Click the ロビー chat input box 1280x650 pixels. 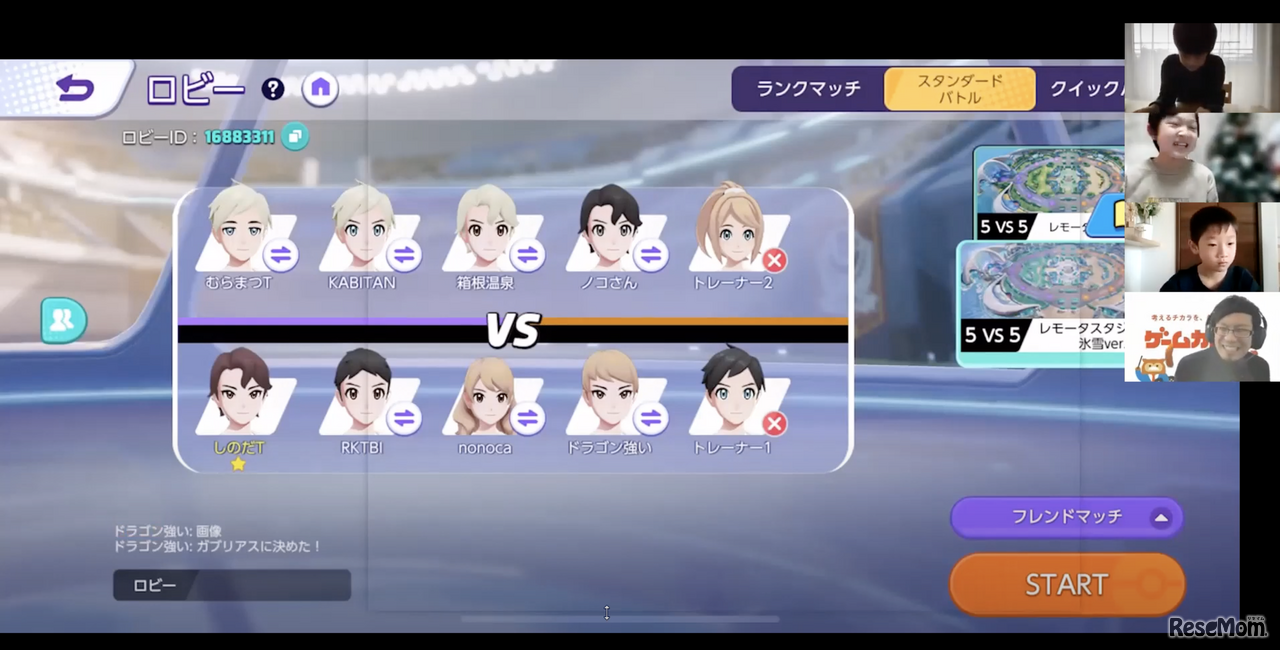click(232, 585)
